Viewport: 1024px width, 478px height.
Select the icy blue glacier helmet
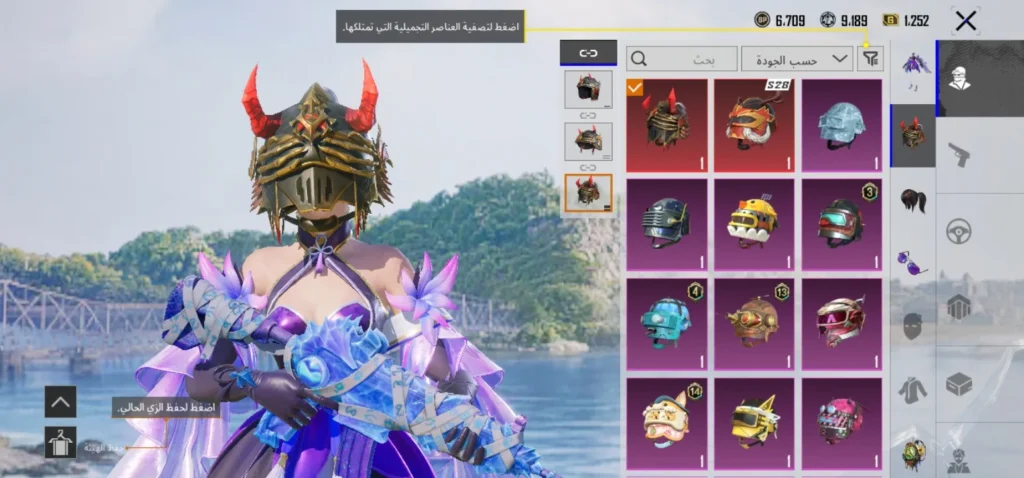[841, 124]
